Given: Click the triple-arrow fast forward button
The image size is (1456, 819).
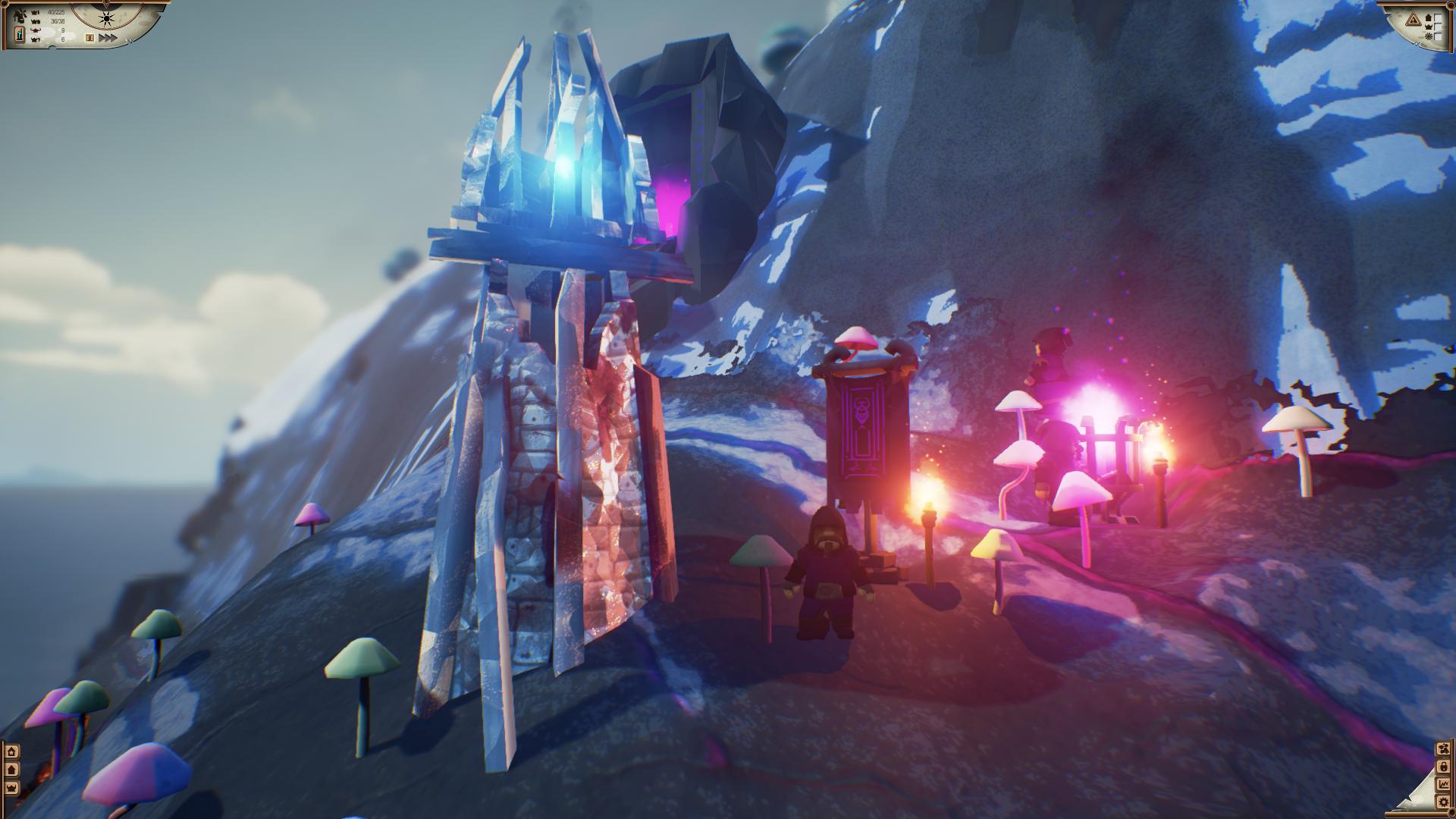Looking at the screenshot, I should [x=108, y=37].
